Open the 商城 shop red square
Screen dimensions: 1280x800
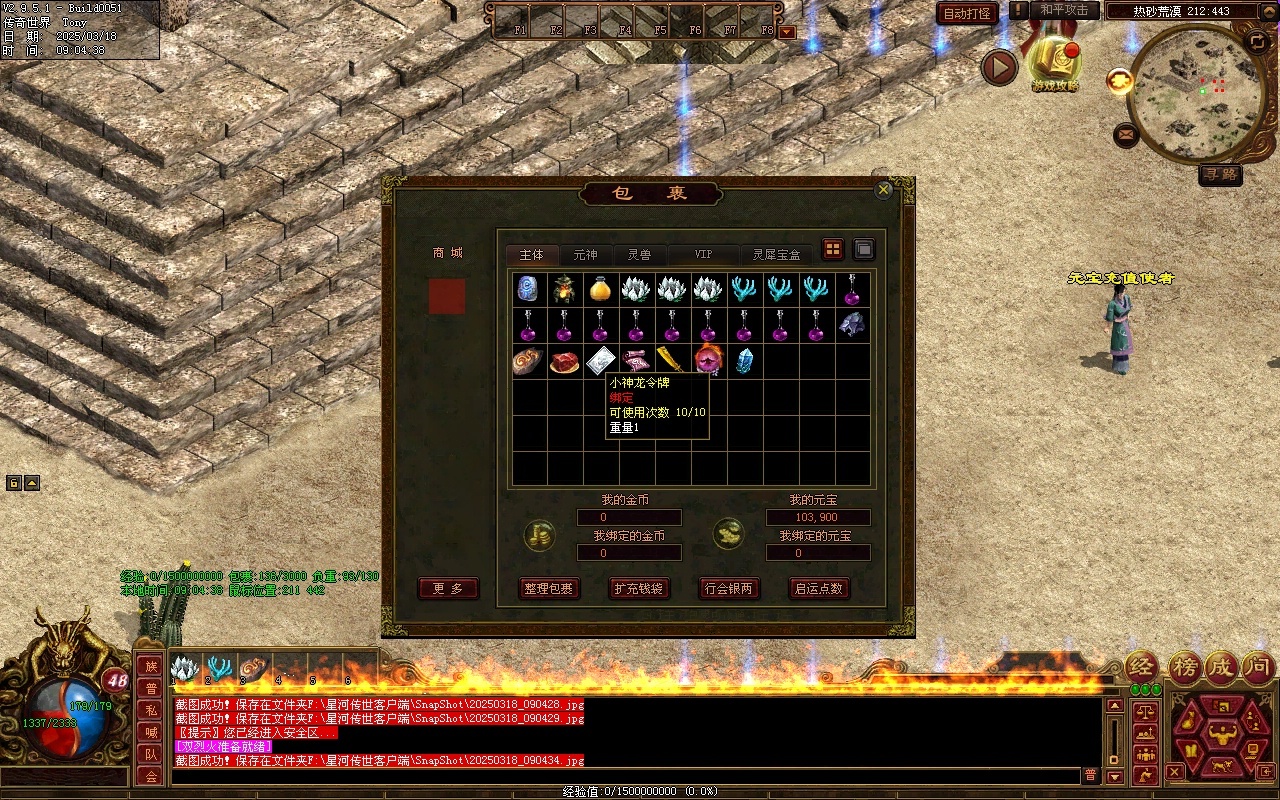click(x=447, y=297)
